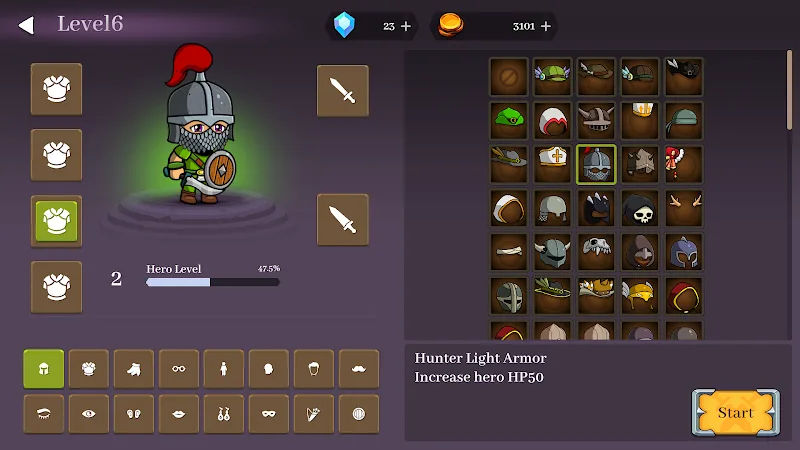Select the empty no-helmet slot
Viewport: 800px width, 450px height.
[508, 76]
